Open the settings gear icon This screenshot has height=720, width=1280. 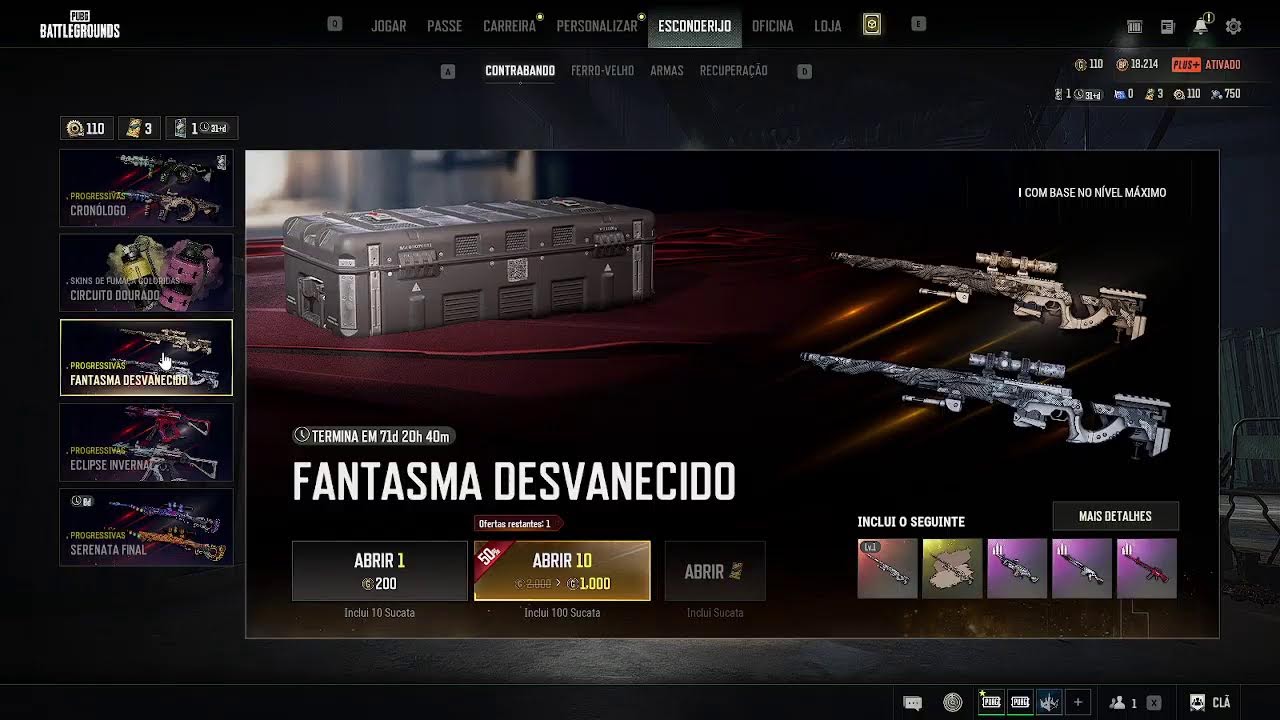[x=1233, y=27]
